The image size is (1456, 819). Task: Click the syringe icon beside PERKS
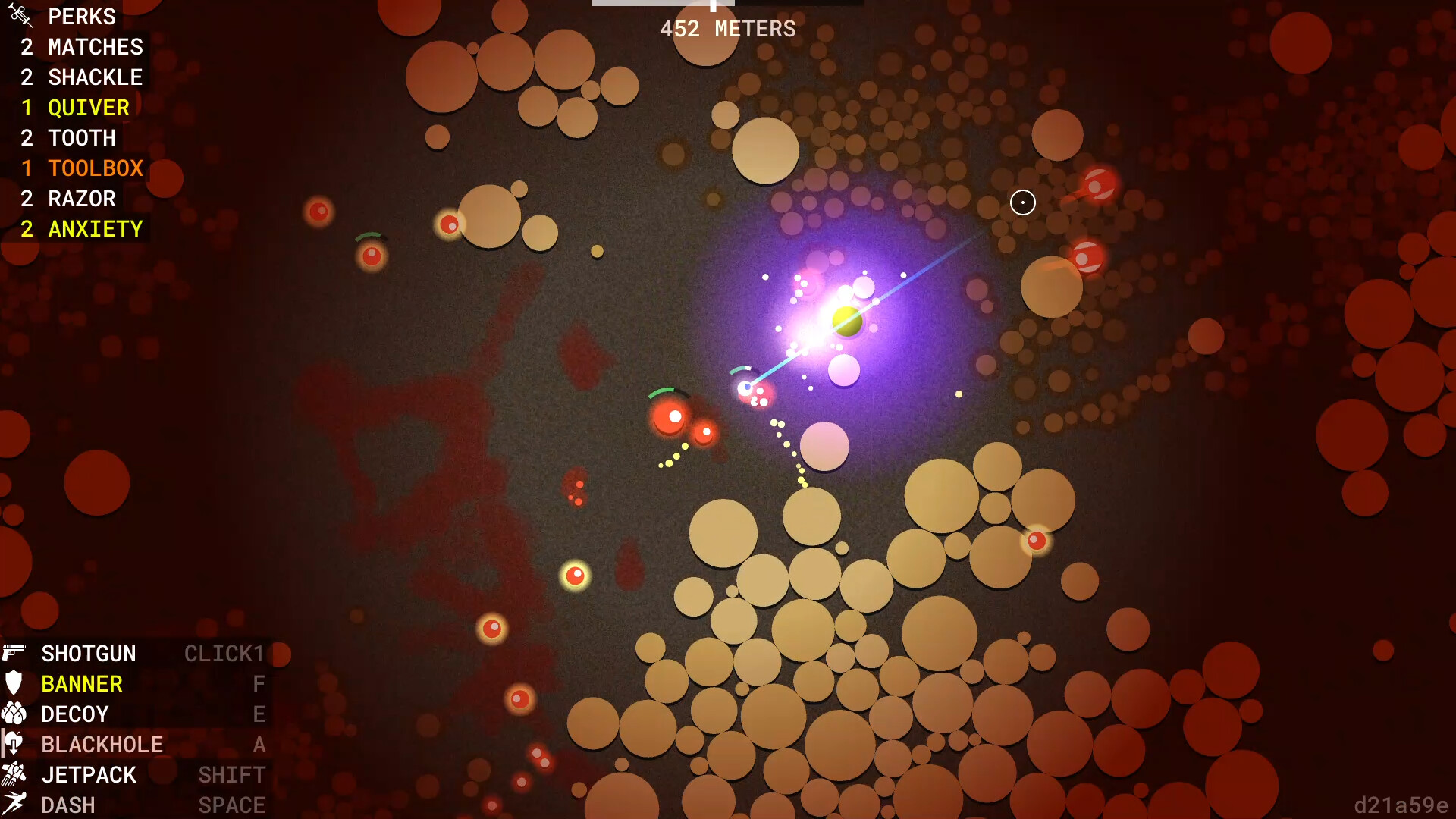click(19, 15)
